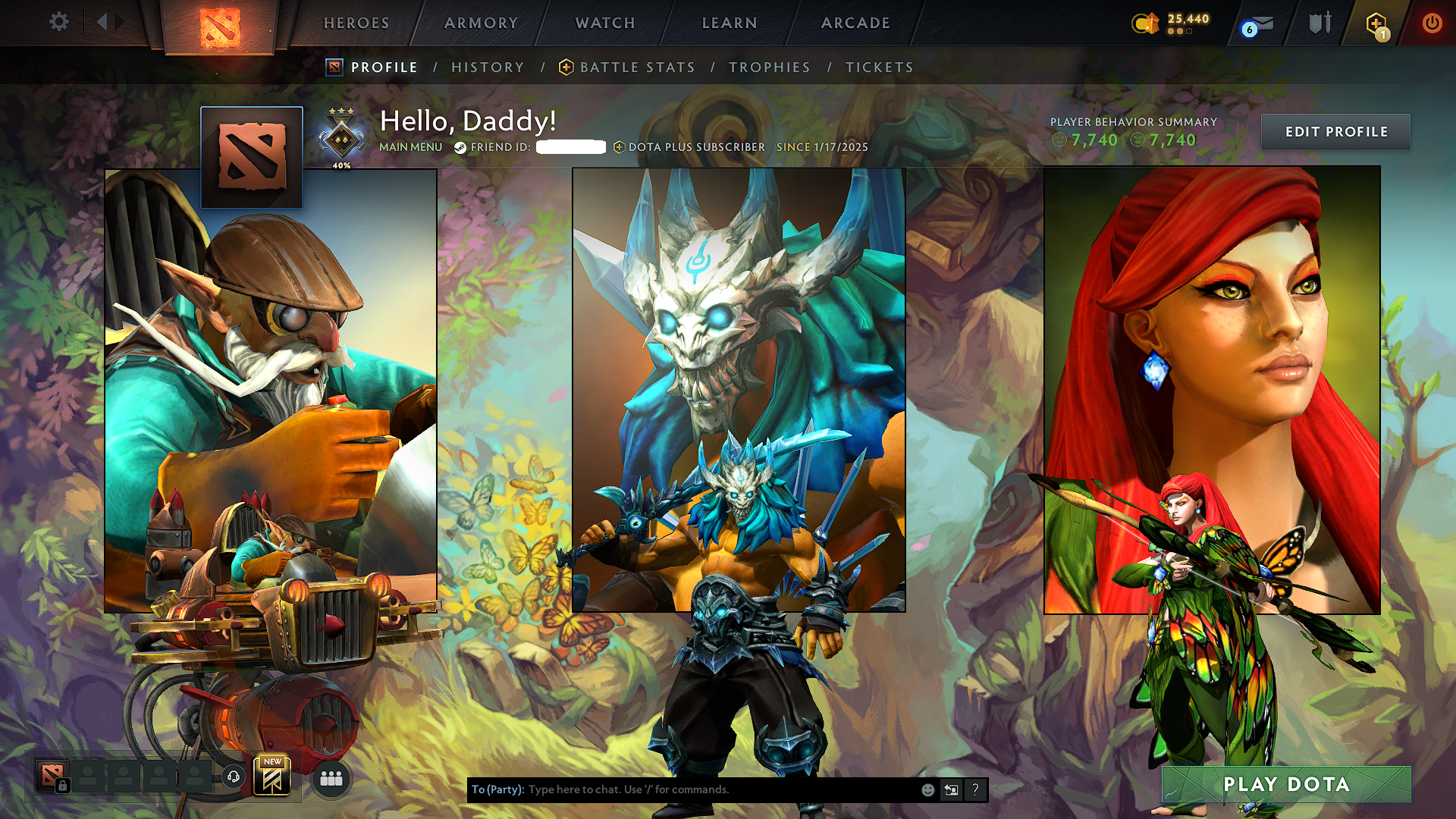Quit the game with the power button

(x=1432, y=24)
